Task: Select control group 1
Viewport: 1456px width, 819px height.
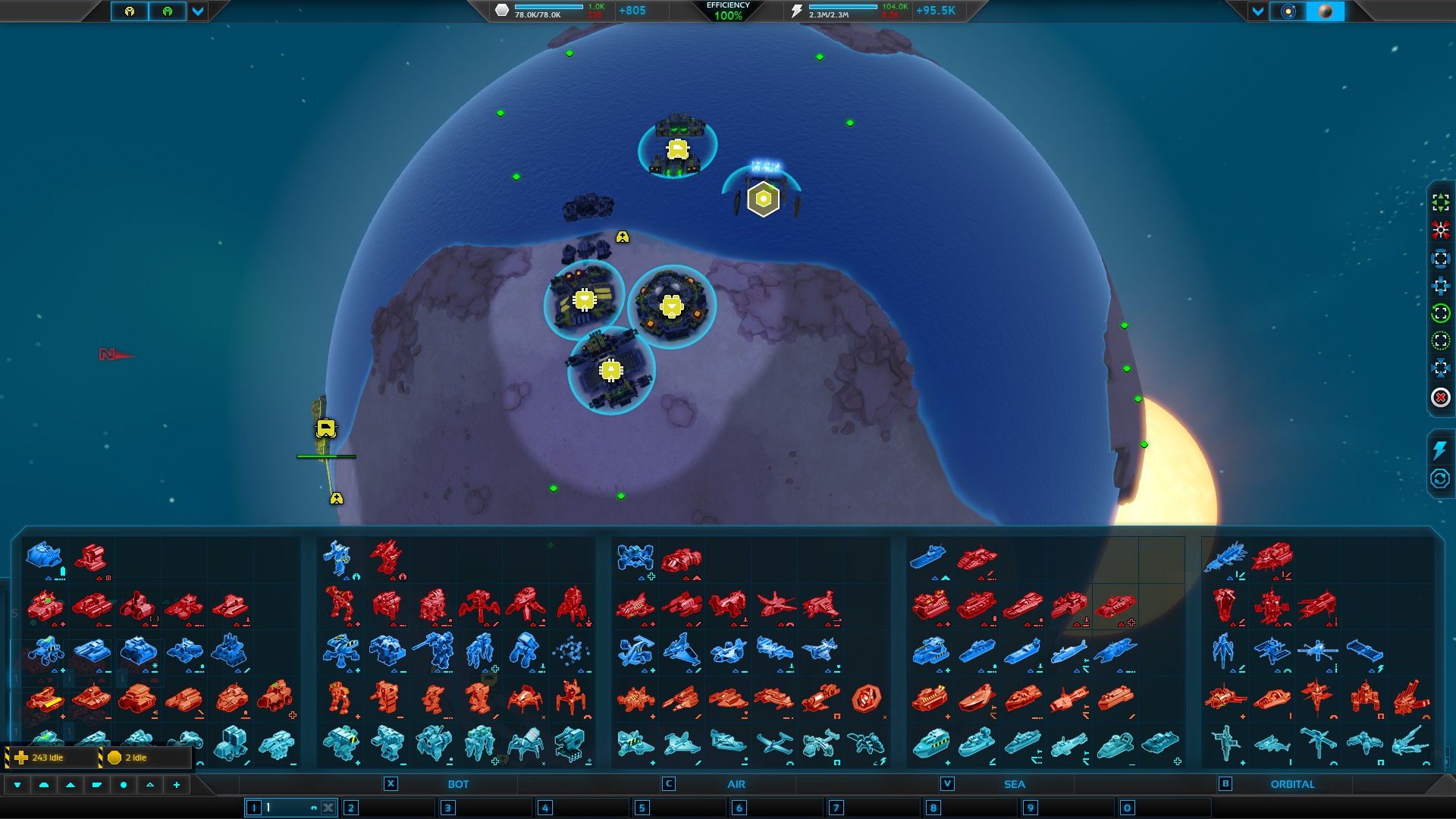Action: tap(281, 808)
